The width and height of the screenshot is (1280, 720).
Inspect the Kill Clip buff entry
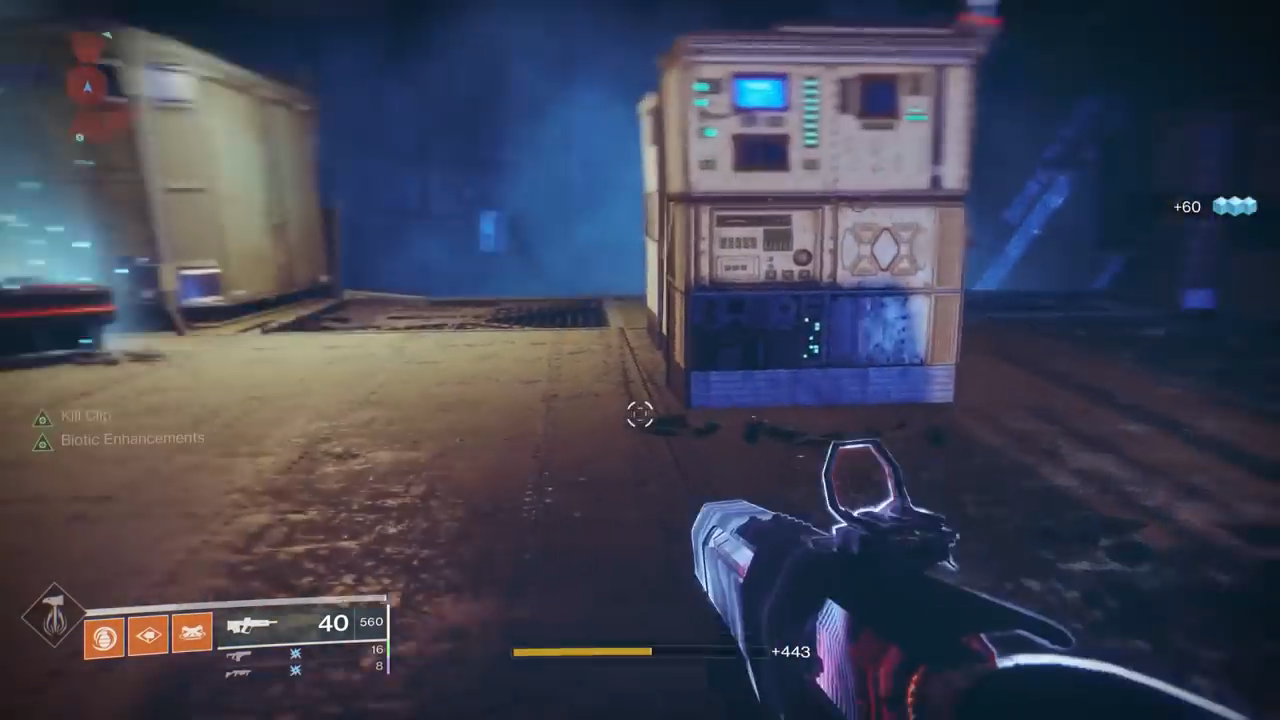[84, 417]
